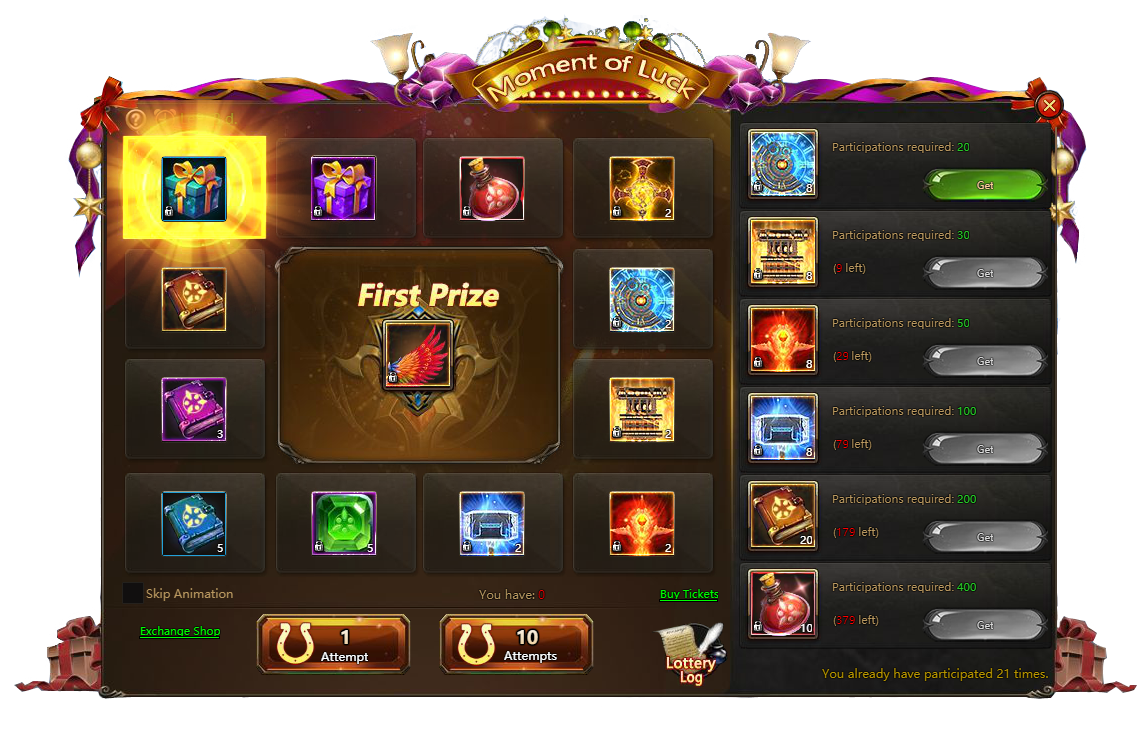Open the Lottery Log
The image size is (1147, 738).
[690, 655]
